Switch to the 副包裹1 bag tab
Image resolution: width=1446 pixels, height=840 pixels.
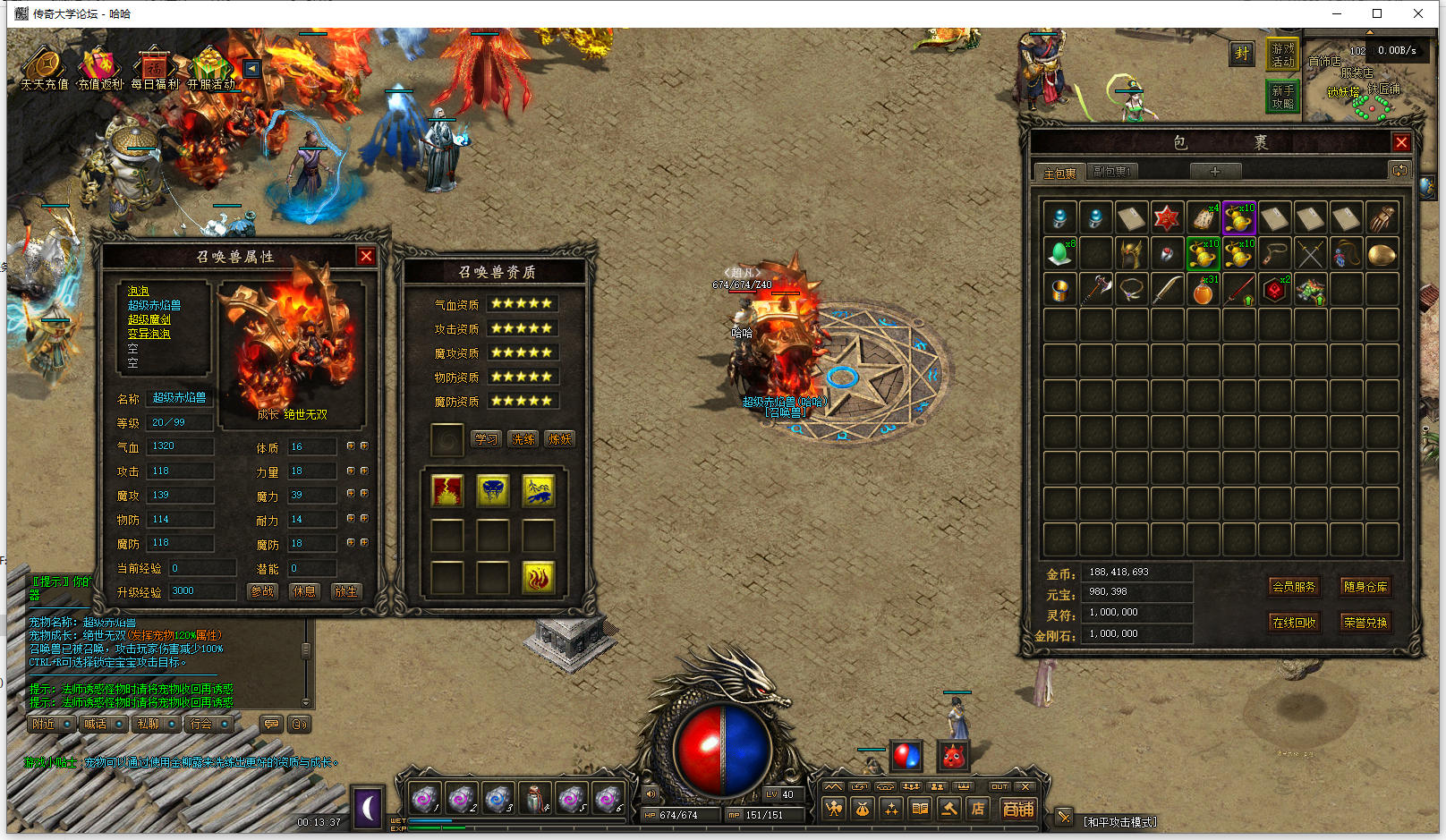tap(1112, 172)
